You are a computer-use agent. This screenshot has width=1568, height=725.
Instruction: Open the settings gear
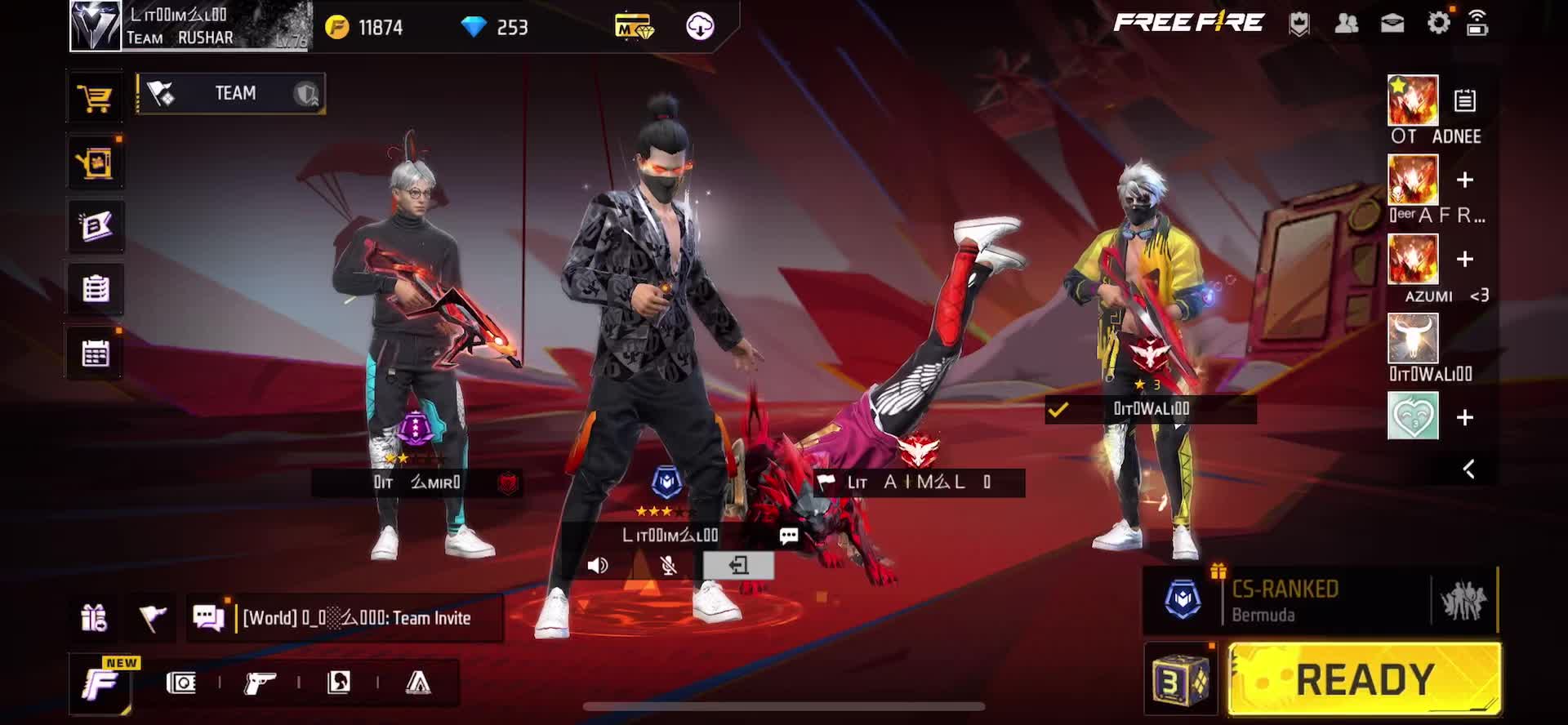pos(1438,23)
